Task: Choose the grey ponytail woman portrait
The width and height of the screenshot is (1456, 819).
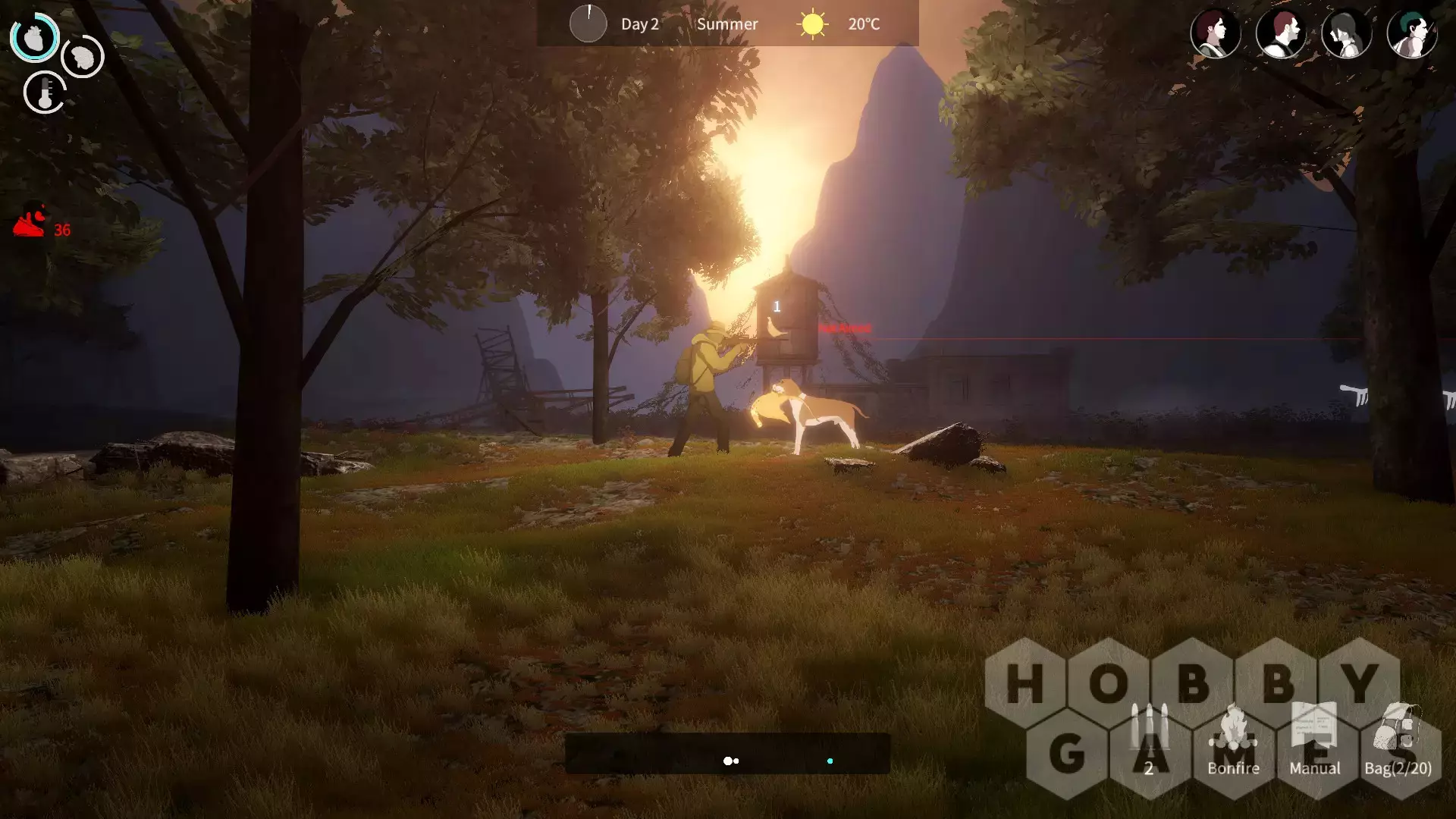Action: (1346, 33)
